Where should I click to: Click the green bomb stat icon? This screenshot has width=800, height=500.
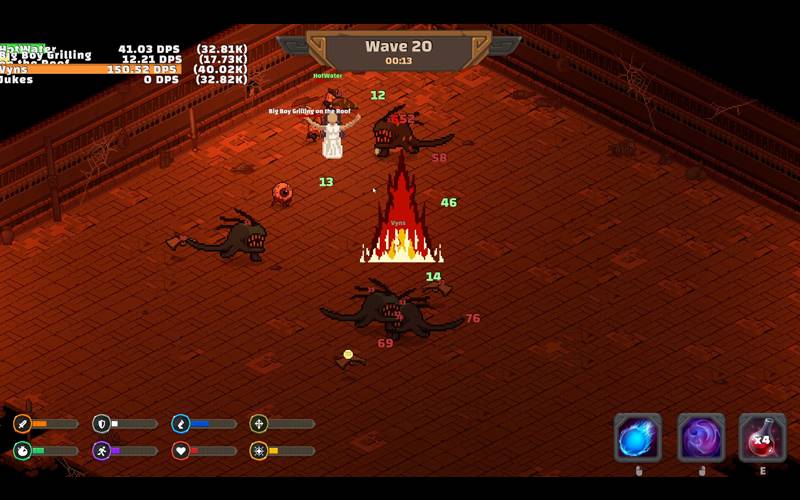coord(22,451)
